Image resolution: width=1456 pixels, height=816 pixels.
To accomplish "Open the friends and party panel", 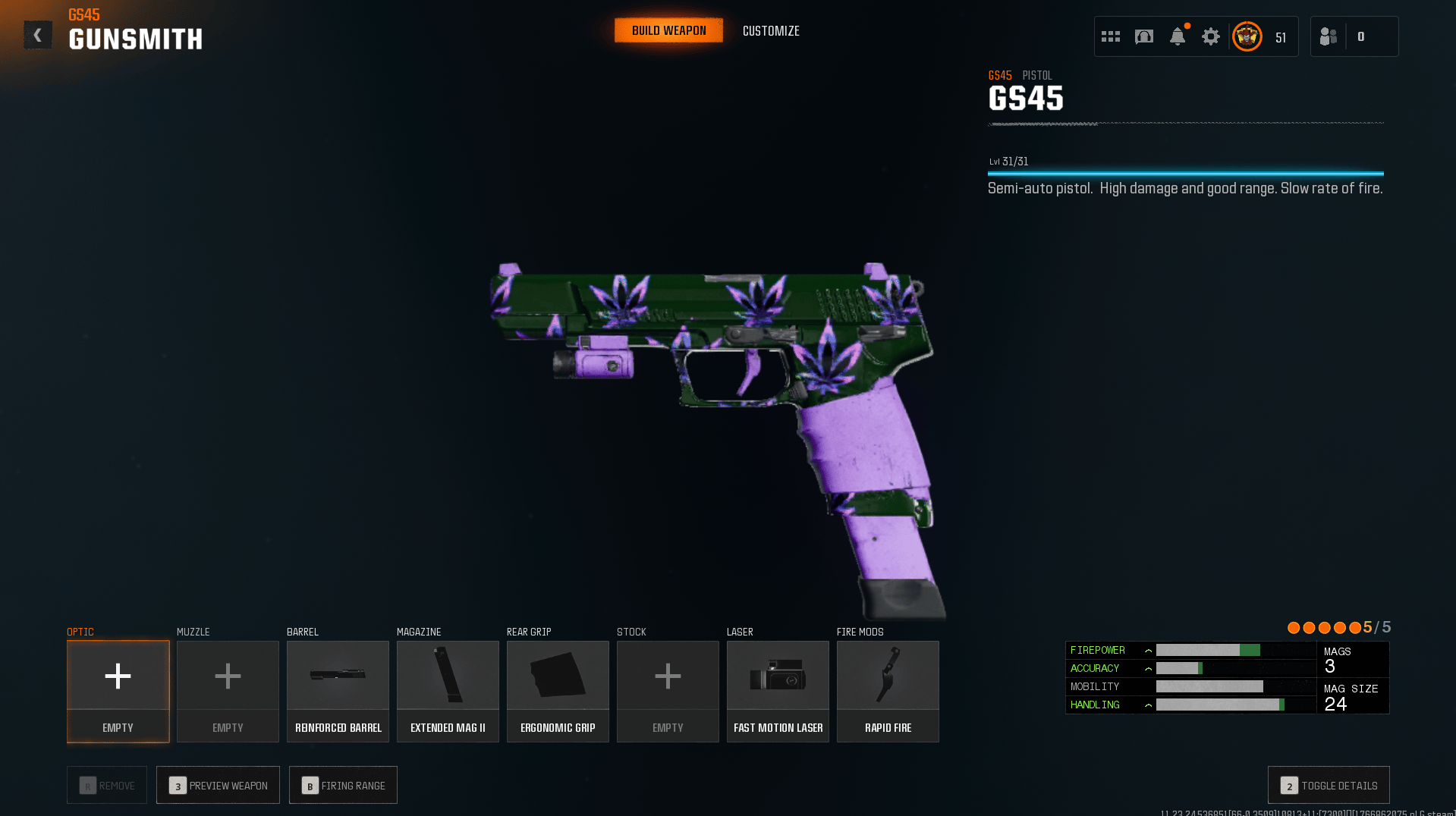I will pyautogui.click(x=1328, y=36).
